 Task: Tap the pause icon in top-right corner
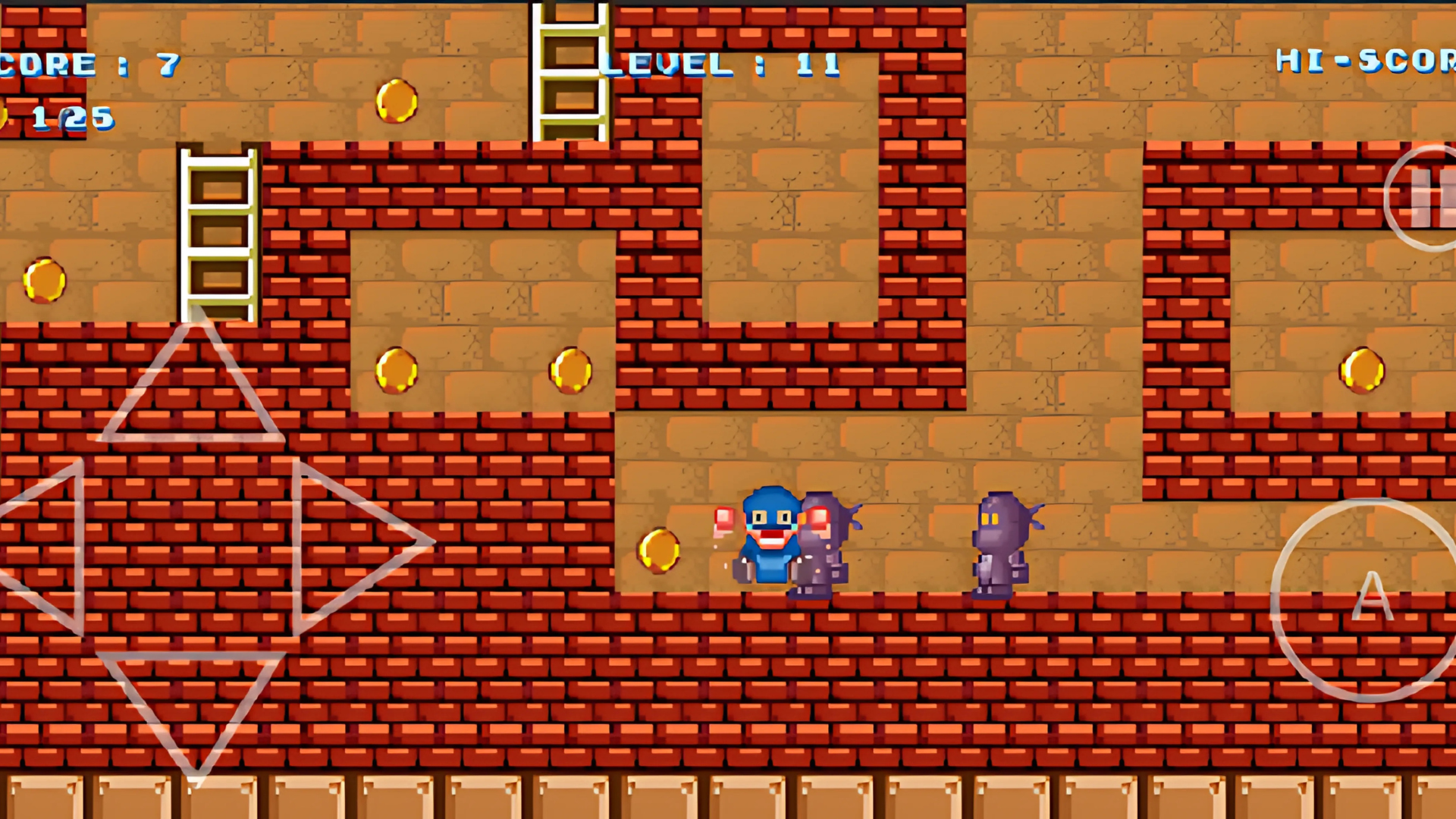click(x=1429, y=197)
